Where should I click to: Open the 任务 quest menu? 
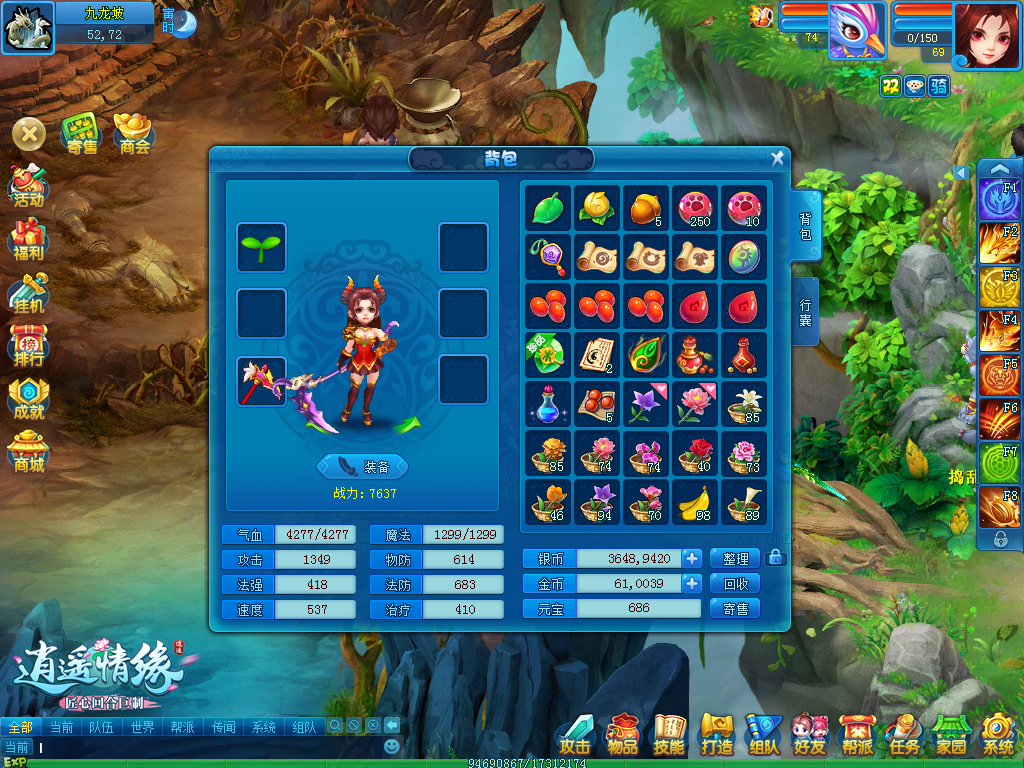(904, 734)
